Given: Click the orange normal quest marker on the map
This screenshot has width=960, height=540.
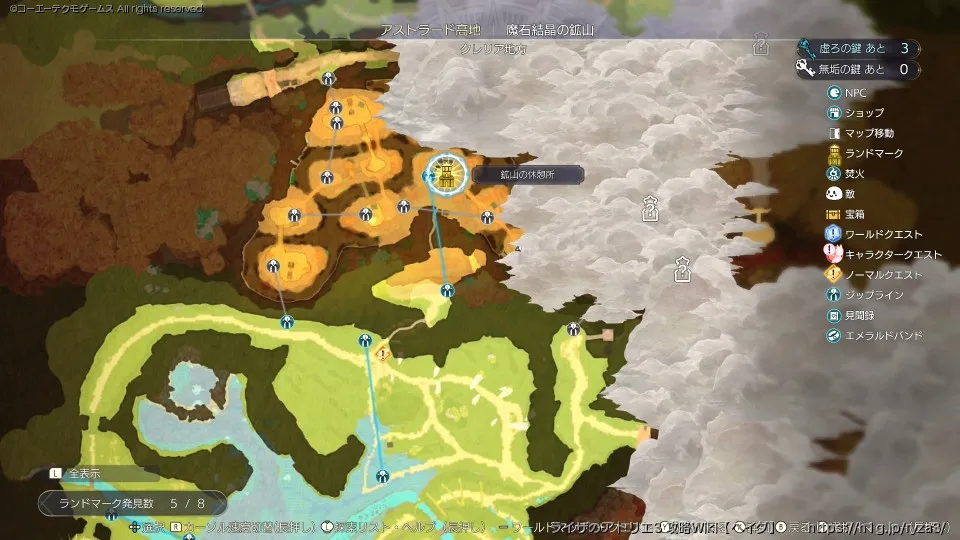Looking at the screenshot, I should click(381, 353).
